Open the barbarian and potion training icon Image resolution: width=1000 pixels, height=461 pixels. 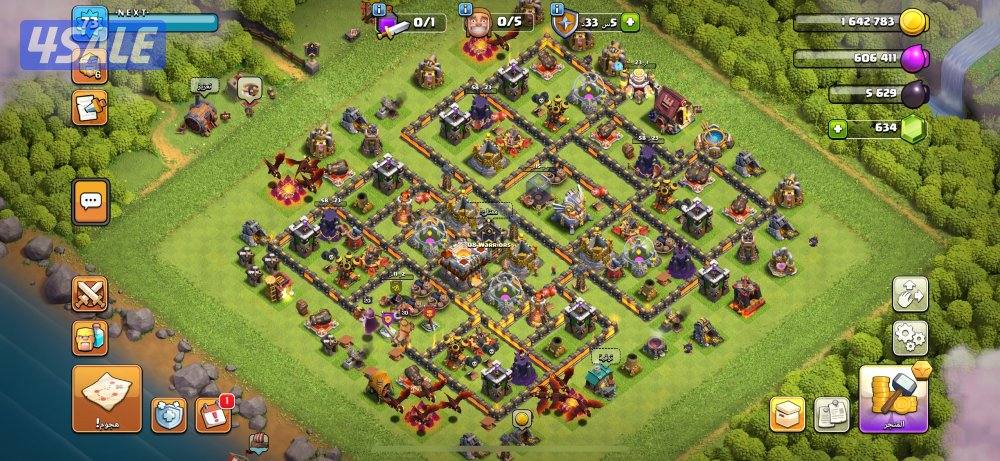point(90,338)
